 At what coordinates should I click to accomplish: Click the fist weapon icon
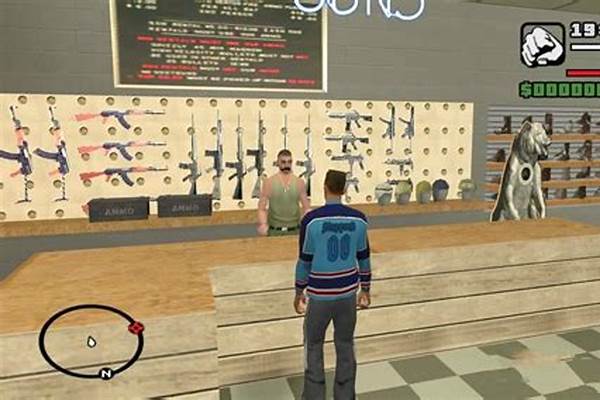click(x=542, y=45)
